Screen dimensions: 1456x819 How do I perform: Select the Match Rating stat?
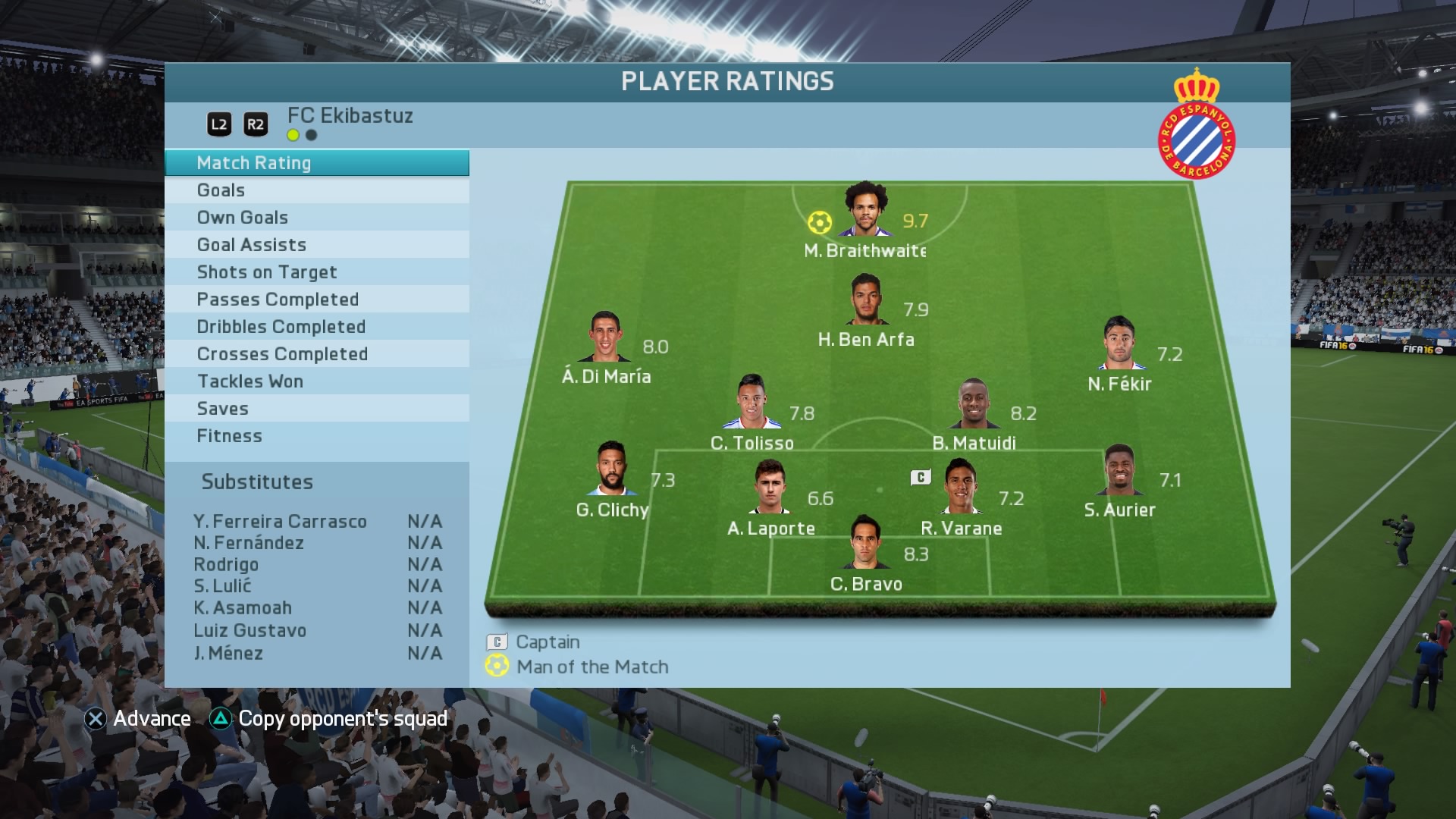pos(316,163)
